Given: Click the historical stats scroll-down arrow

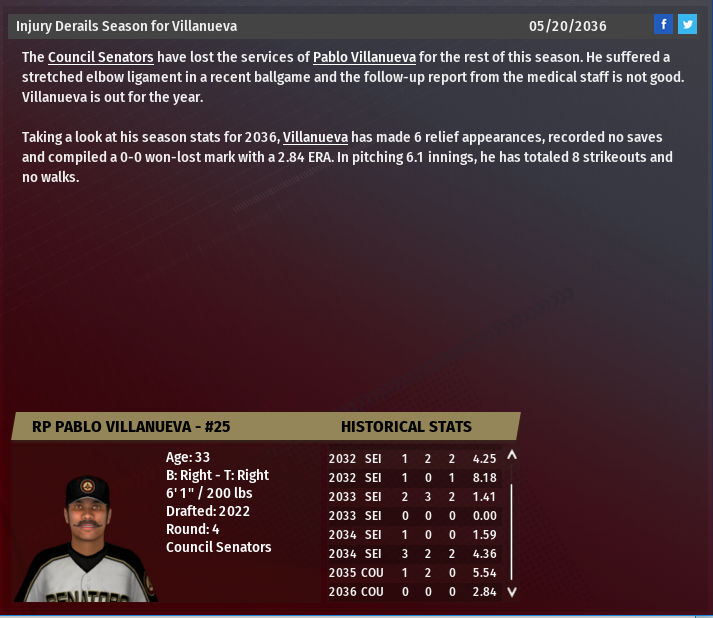Looking at the screenshot, I should [512, 591].
